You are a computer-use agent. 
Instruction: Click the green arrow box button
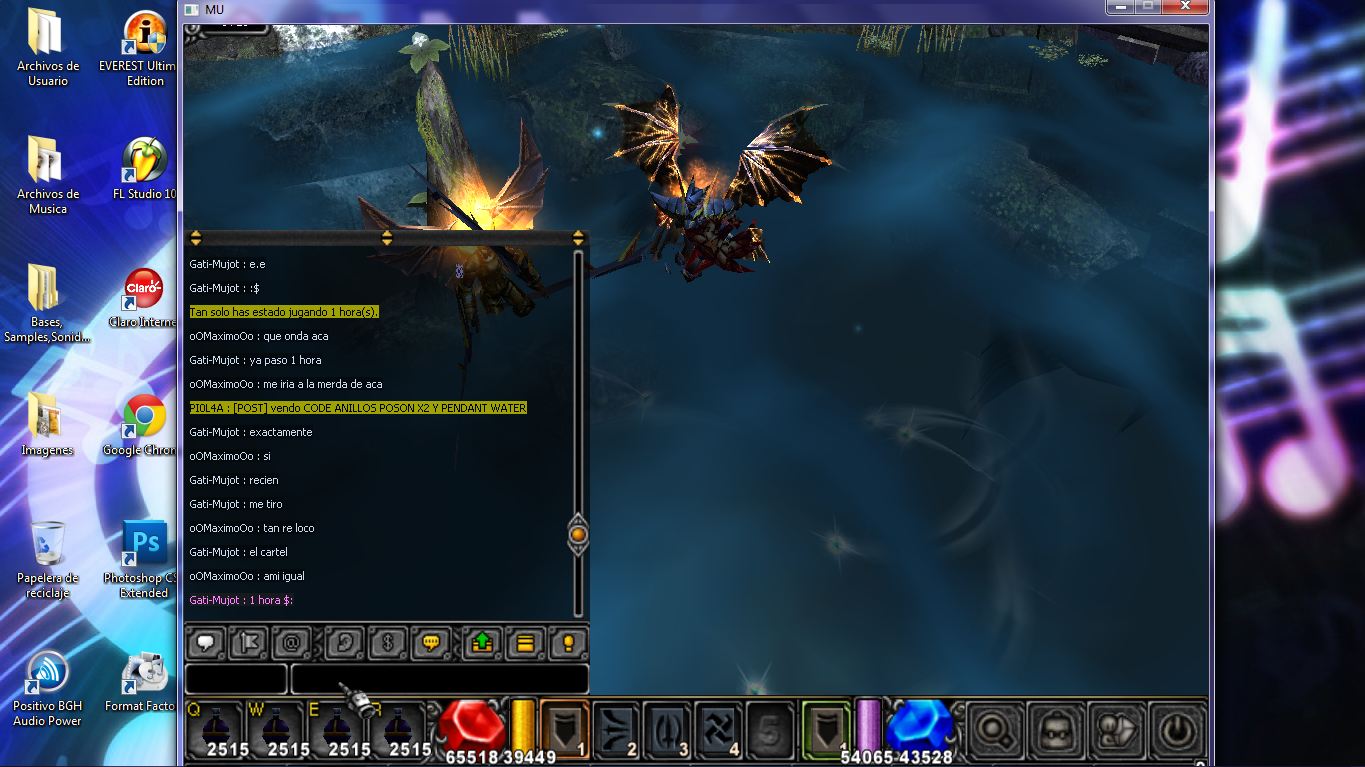point(482,643)
